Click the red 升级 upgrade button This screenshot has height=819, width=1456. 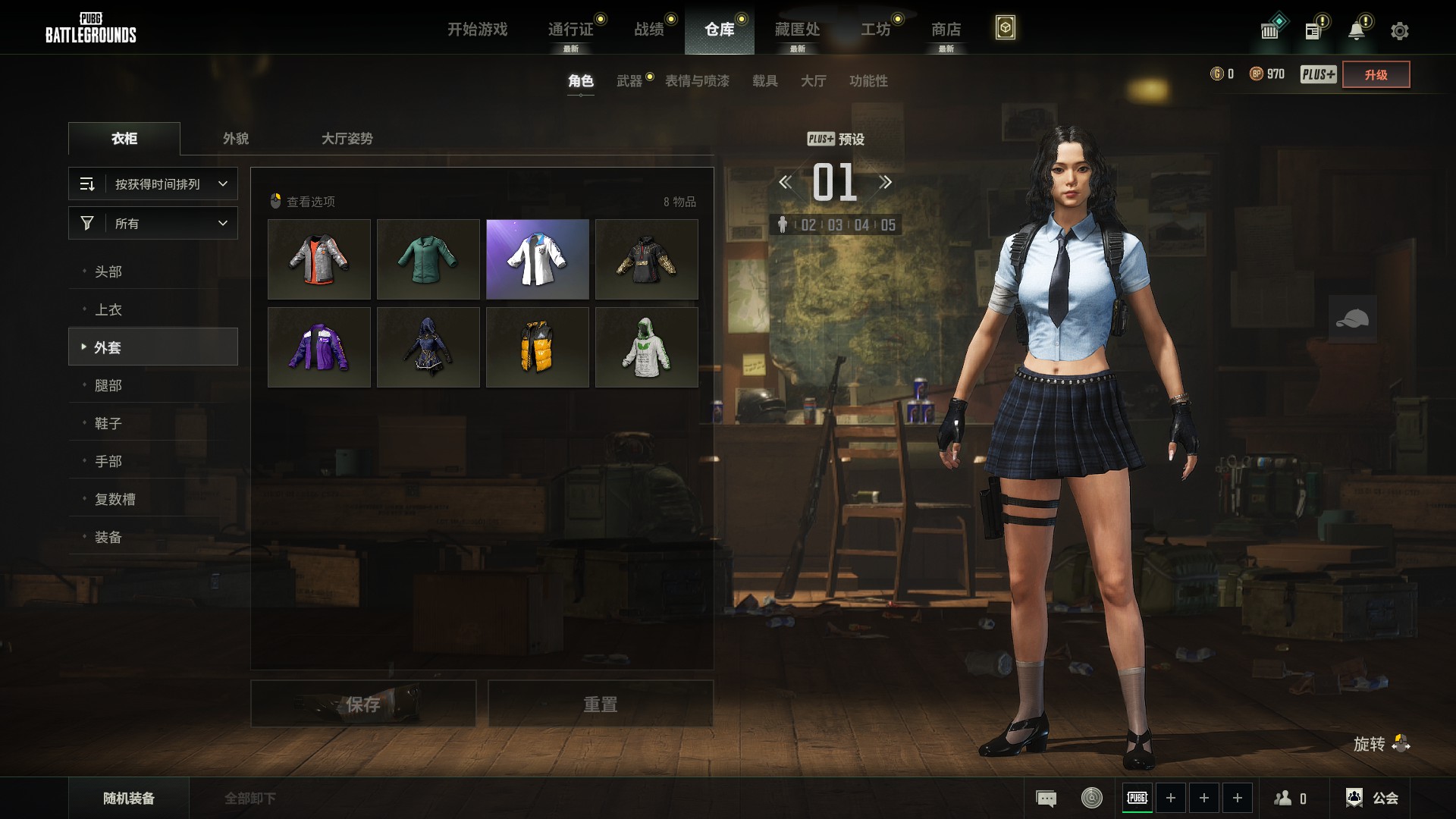tap(1376, 74)
